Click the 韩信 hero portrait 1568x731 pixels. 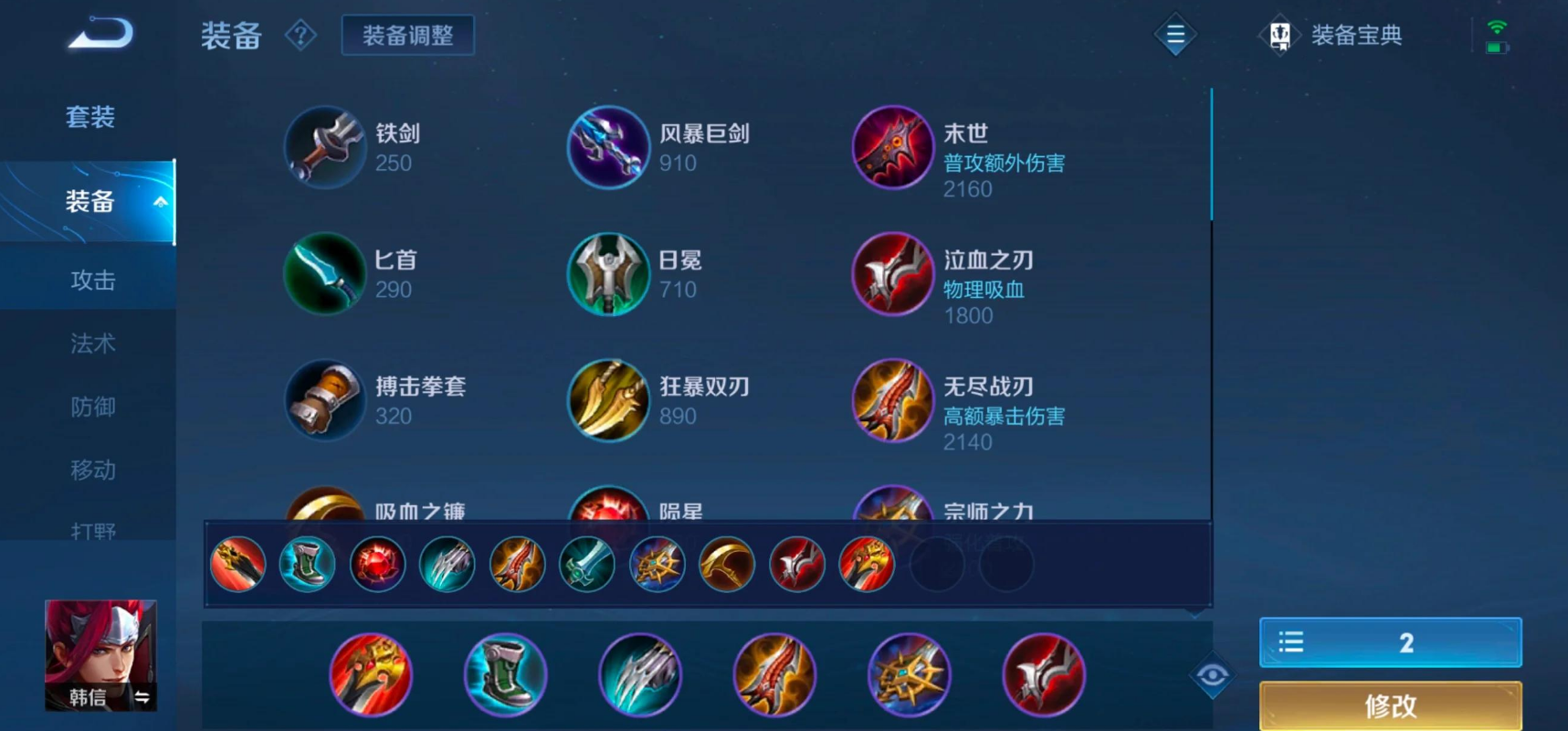100,653
